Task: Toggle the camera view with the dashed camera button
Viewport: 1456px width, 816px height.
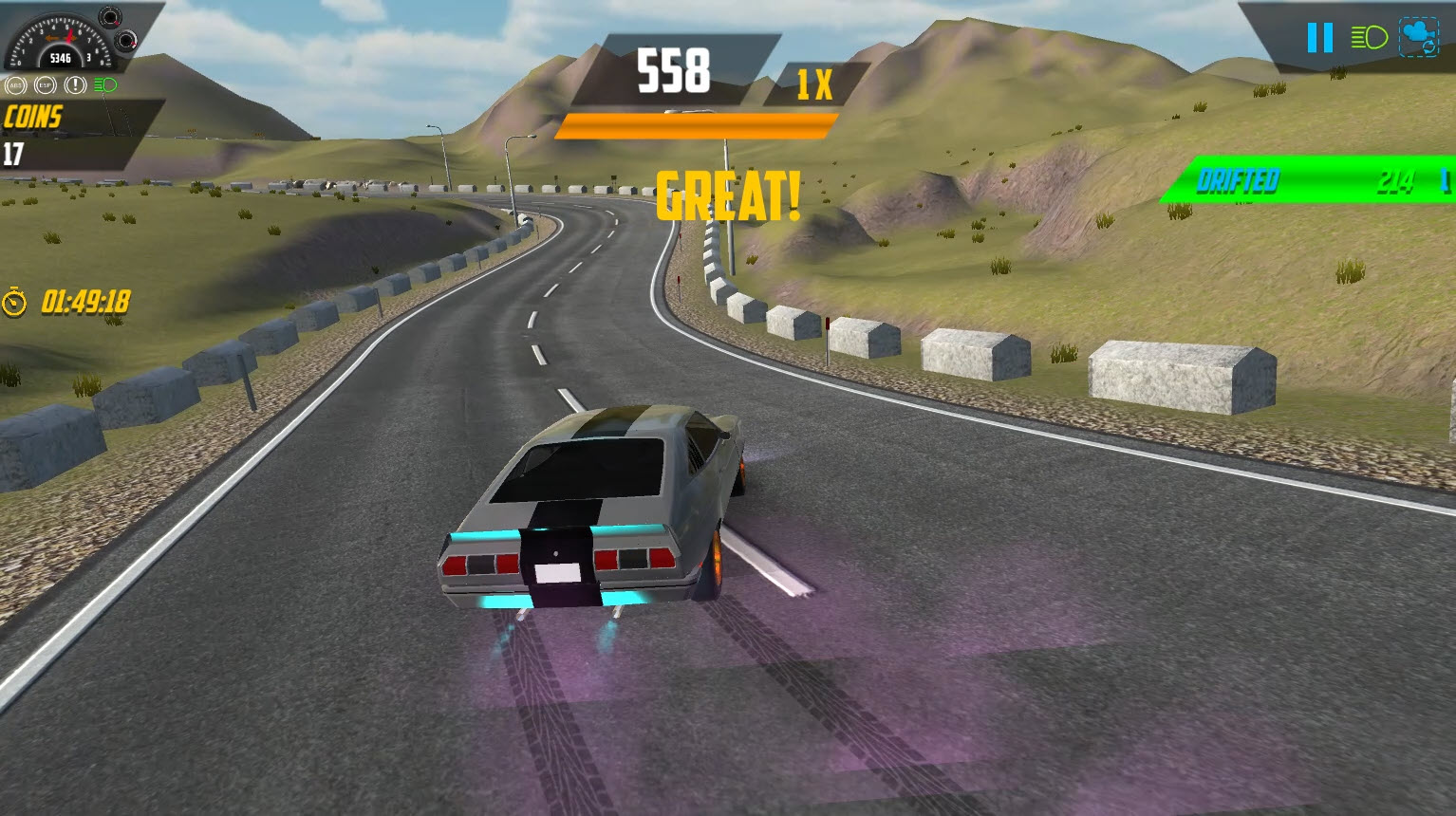Action: point(1420,38)
